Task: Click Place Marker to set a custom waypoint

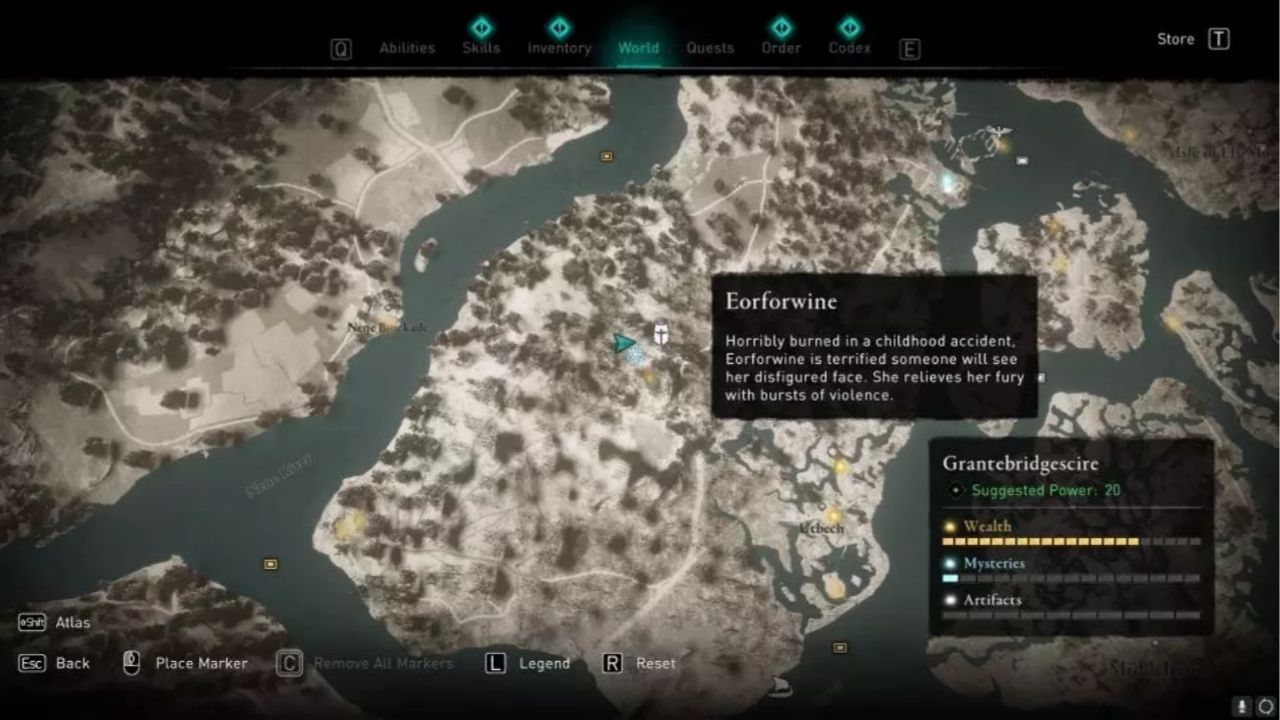Action: (x=200, y=663)
